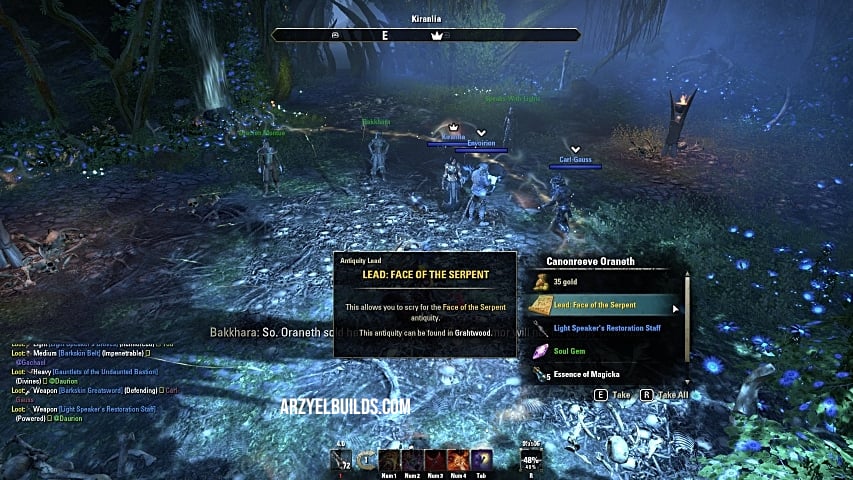Click the compass bar at the top
Screen dimensions: 853x480
[x=425, y=35]
